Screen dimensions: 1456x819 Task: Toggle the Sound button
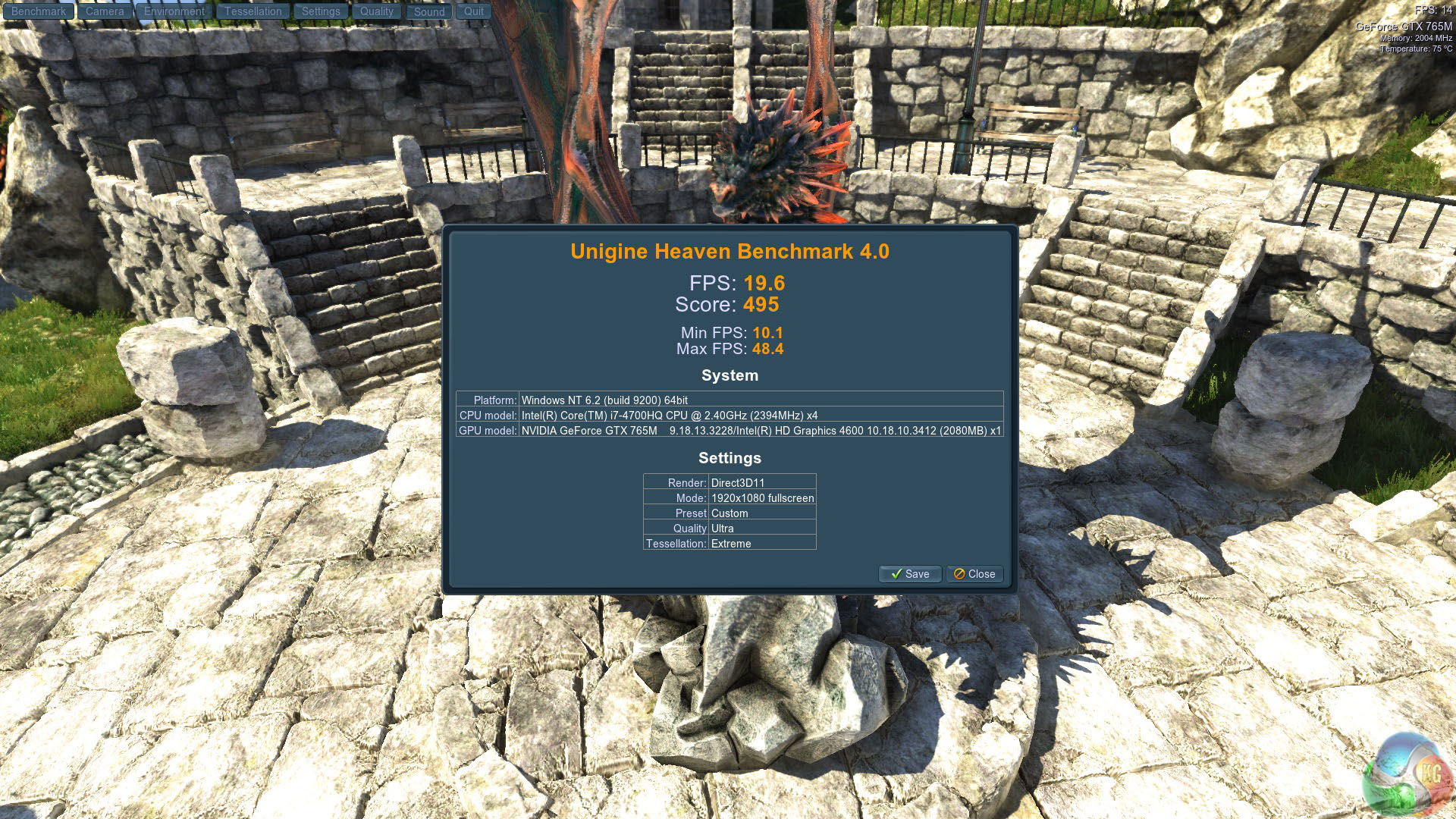pyautogui.click(x=429, y=12)
